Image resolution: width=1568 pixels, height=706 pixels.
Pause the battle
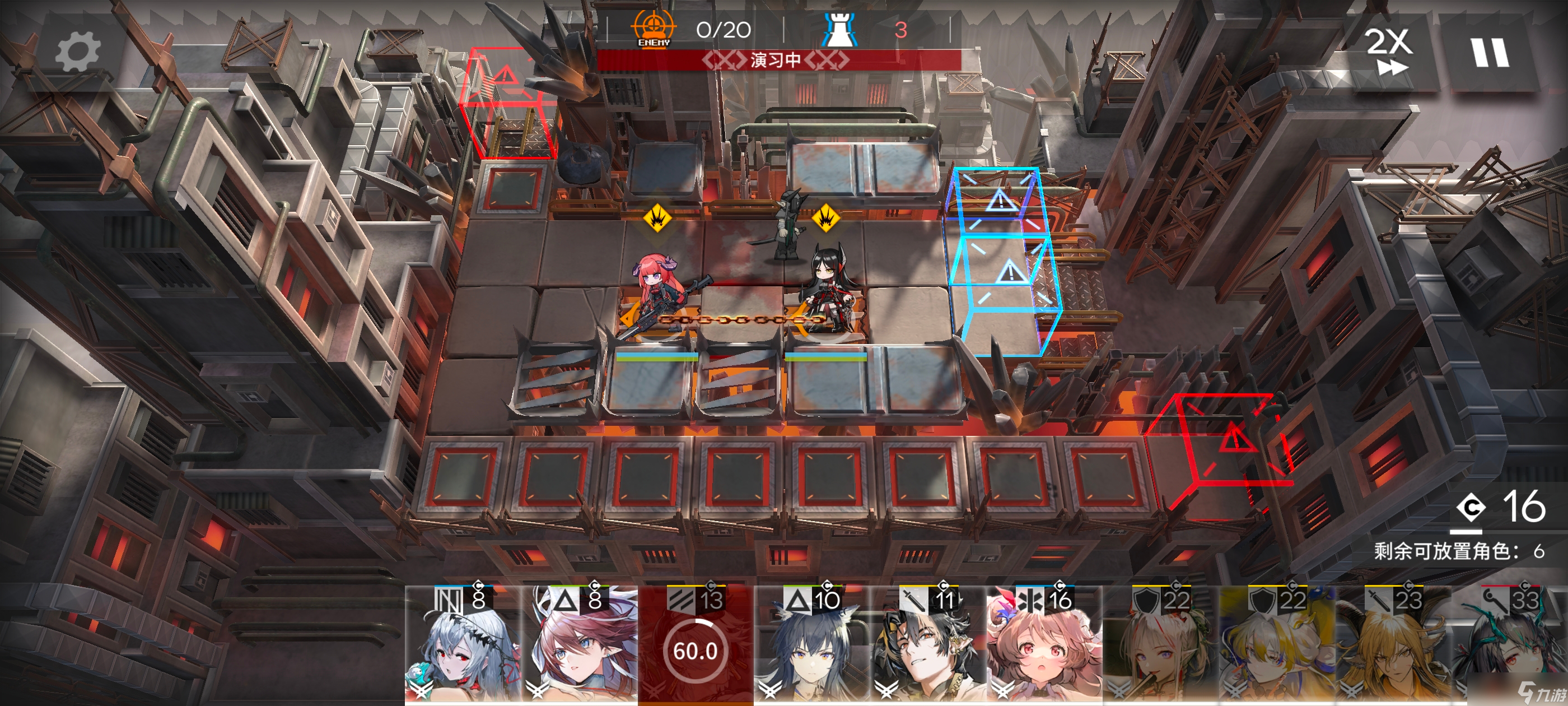coord(1490,53)
